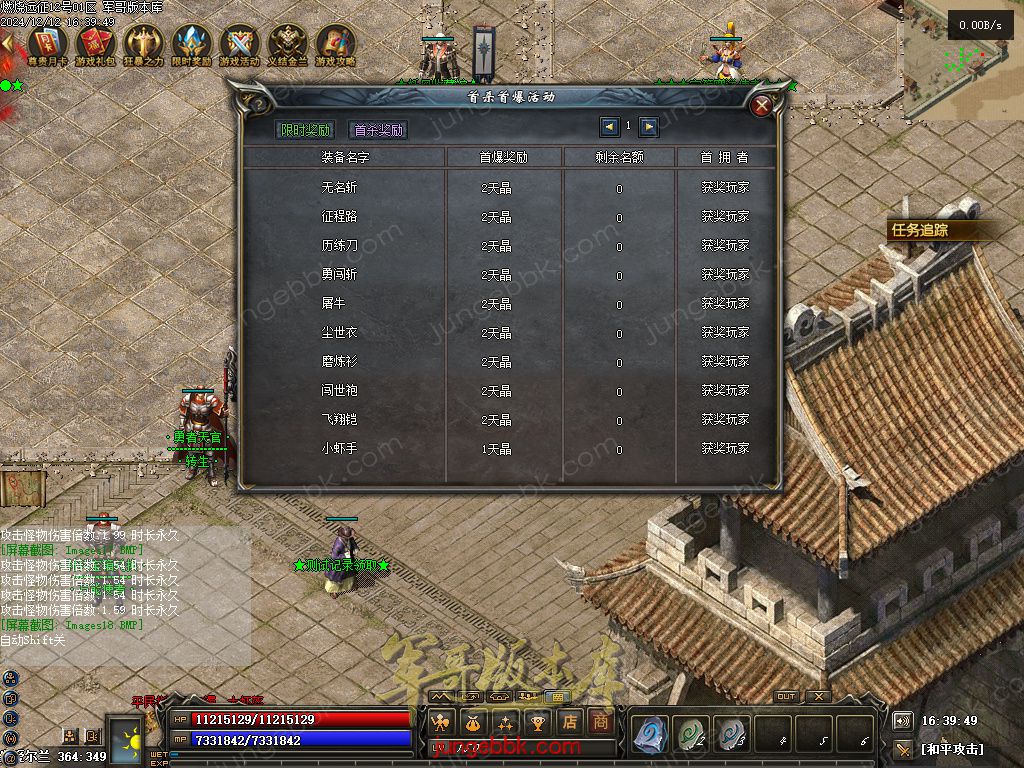Open the 限时奖励 crystal icon

coord(191,44)
